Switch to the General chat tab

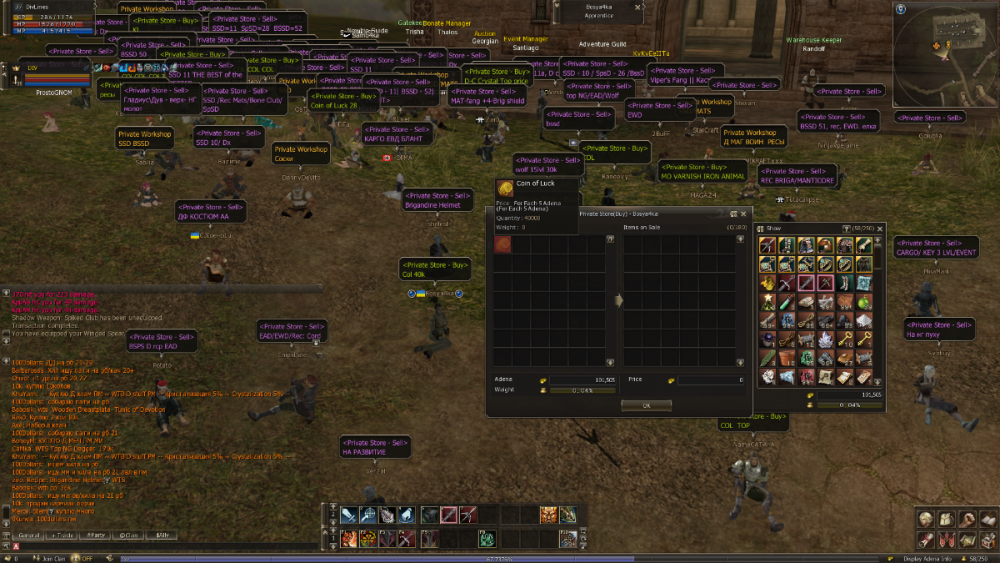29,536
